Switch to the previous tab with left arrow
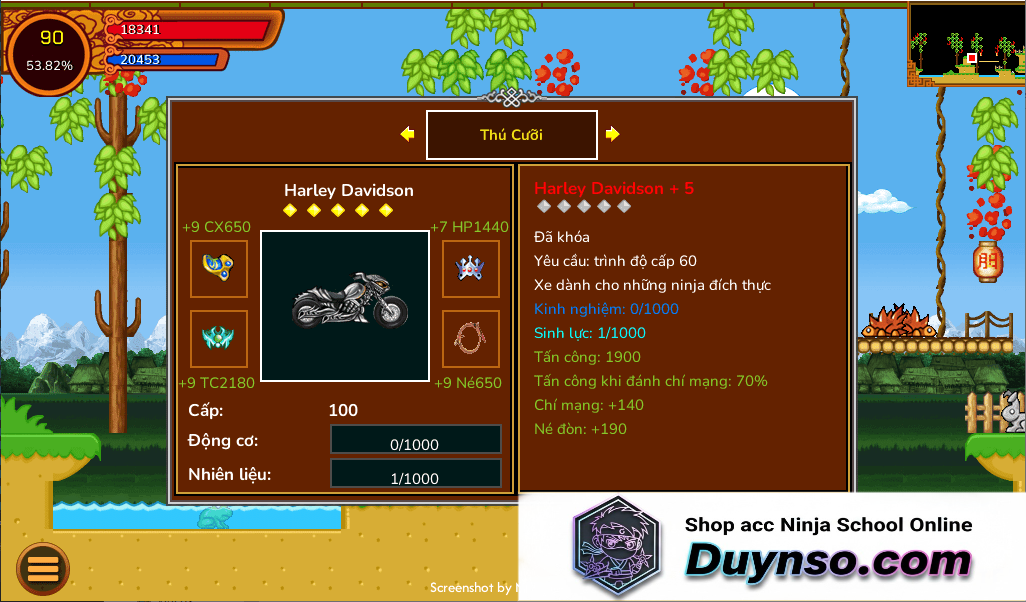The image size is (1026, 602). tap(407, 134)
